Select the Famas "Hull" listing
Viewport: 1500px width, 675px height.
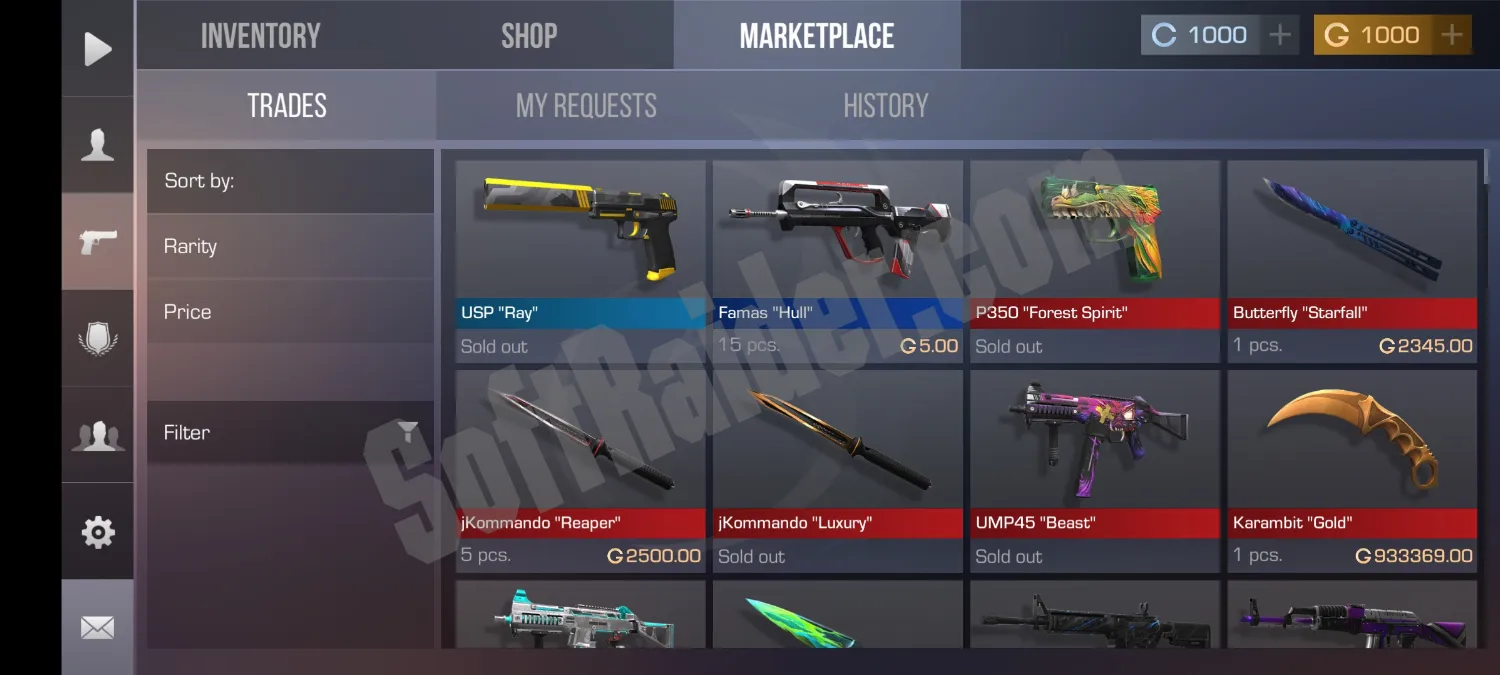click(x=837, y=260)
